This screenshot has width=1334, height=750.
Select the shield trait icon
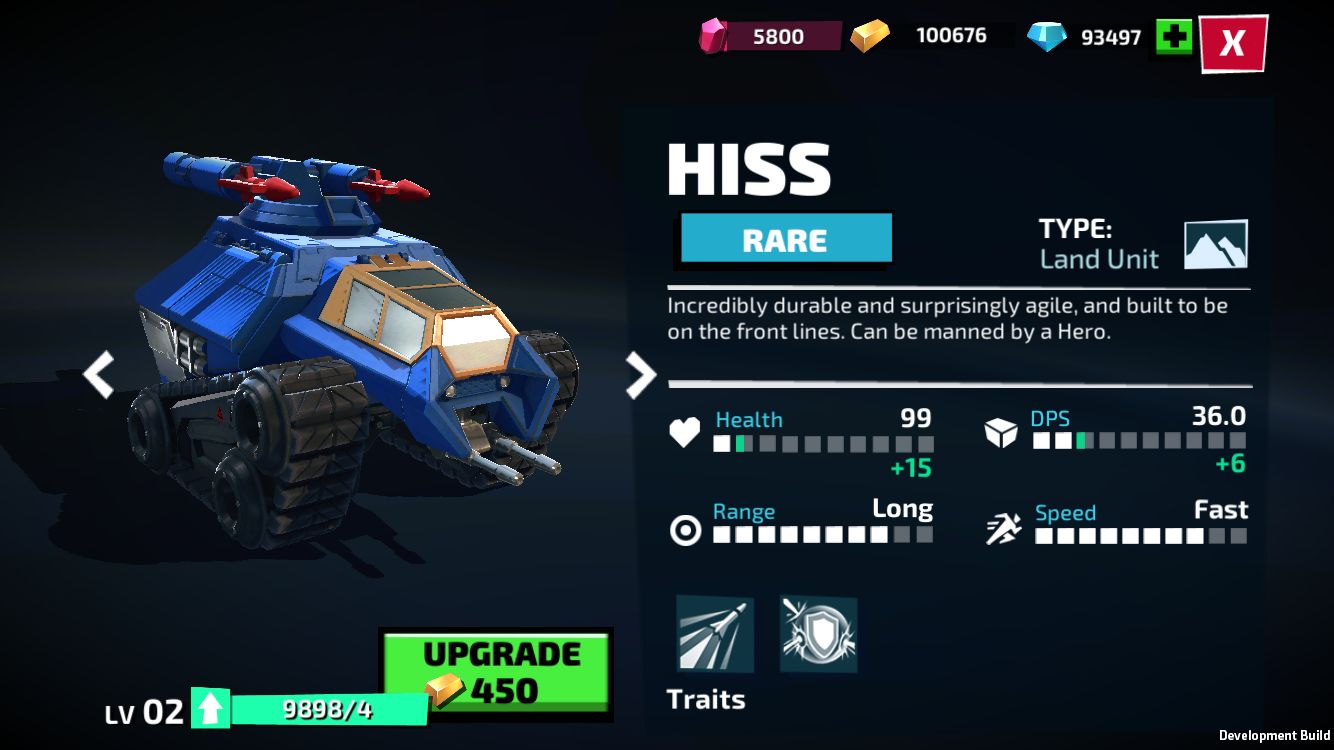tap(818, 634)
